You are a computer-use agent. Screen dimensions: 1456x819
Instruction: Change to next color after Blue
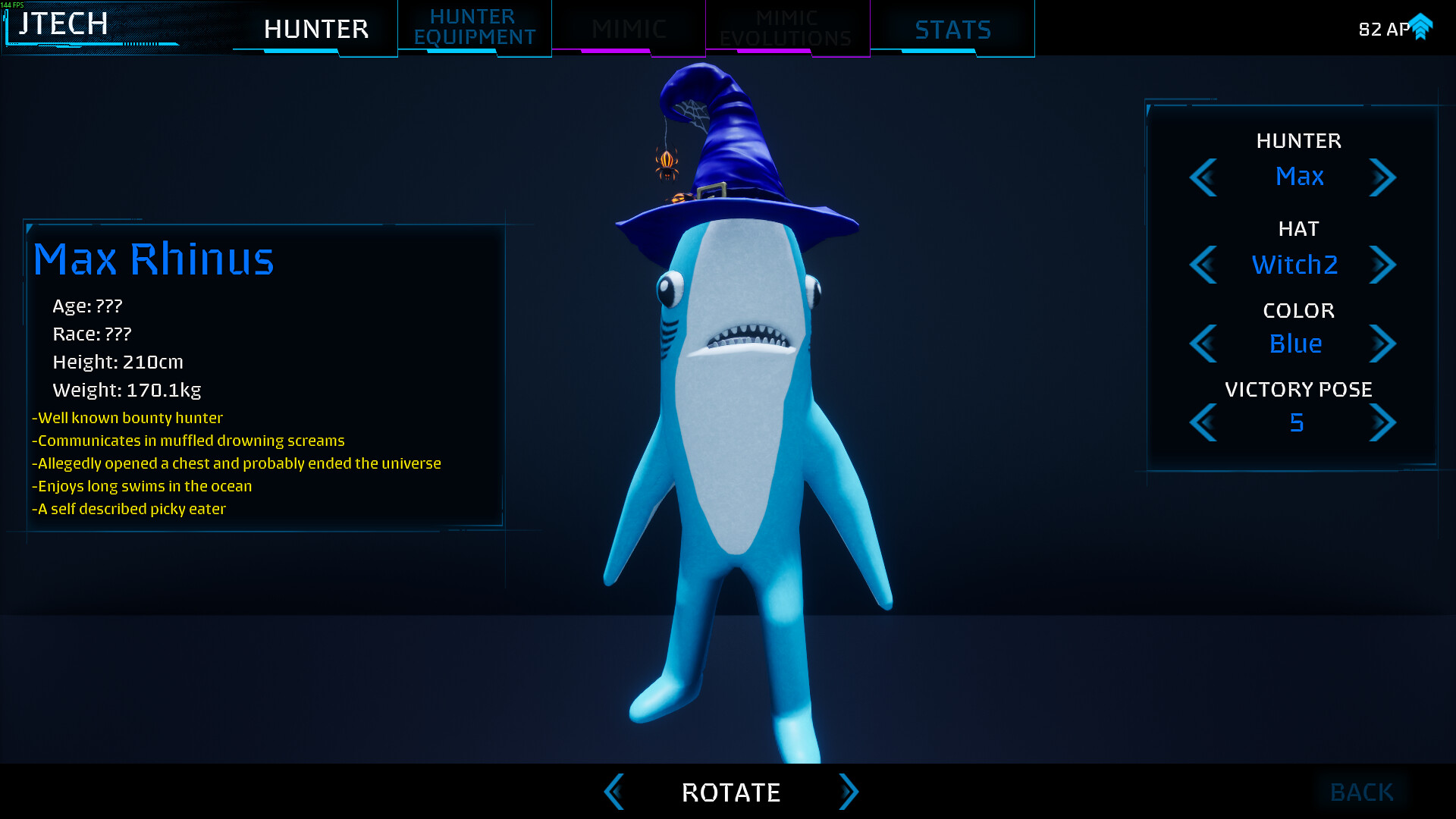click(1382, 344)
